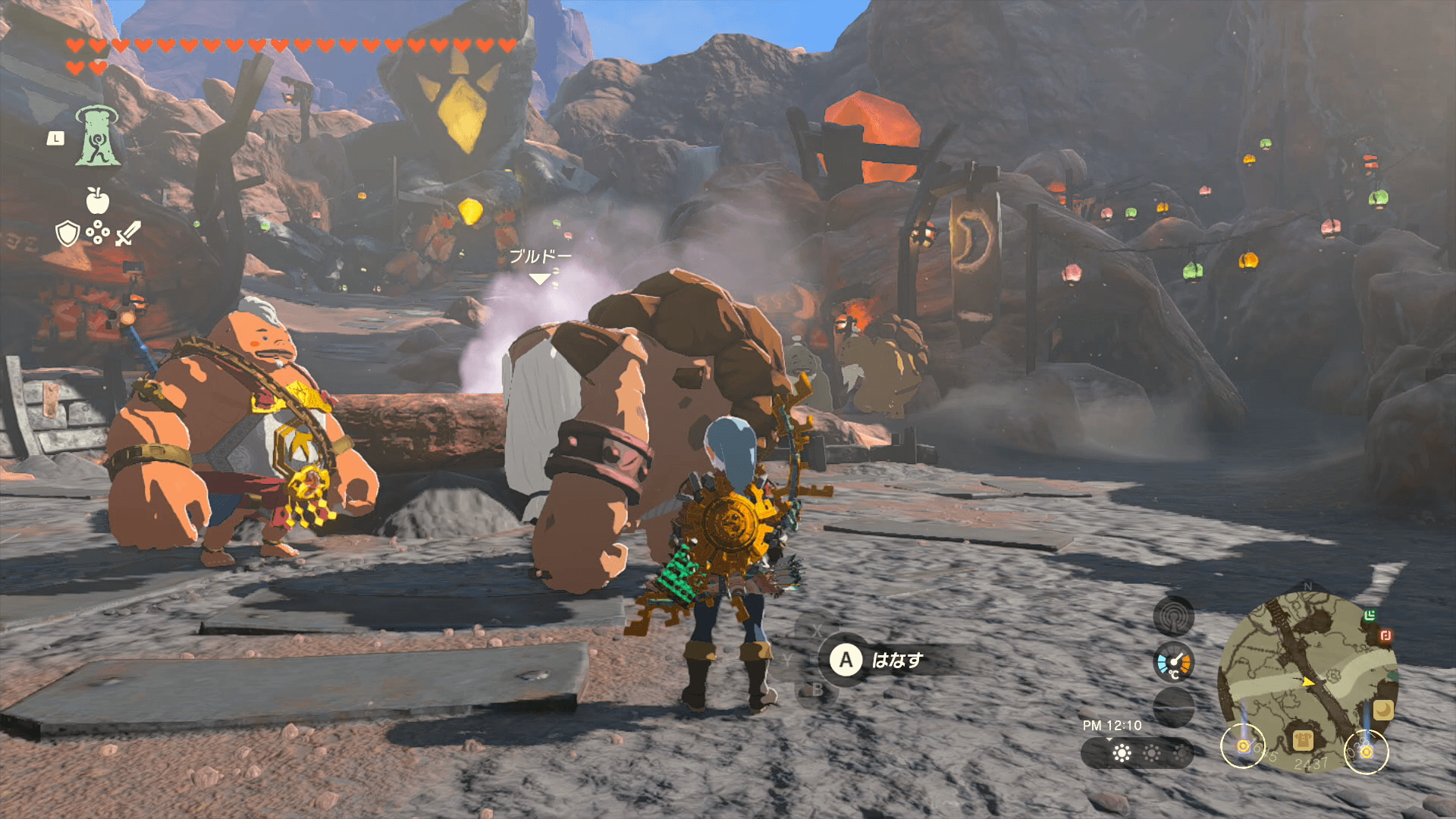Select the armor shop marker on minimap
This screenshot has height=819, width=1456.
click(1303, 740)
